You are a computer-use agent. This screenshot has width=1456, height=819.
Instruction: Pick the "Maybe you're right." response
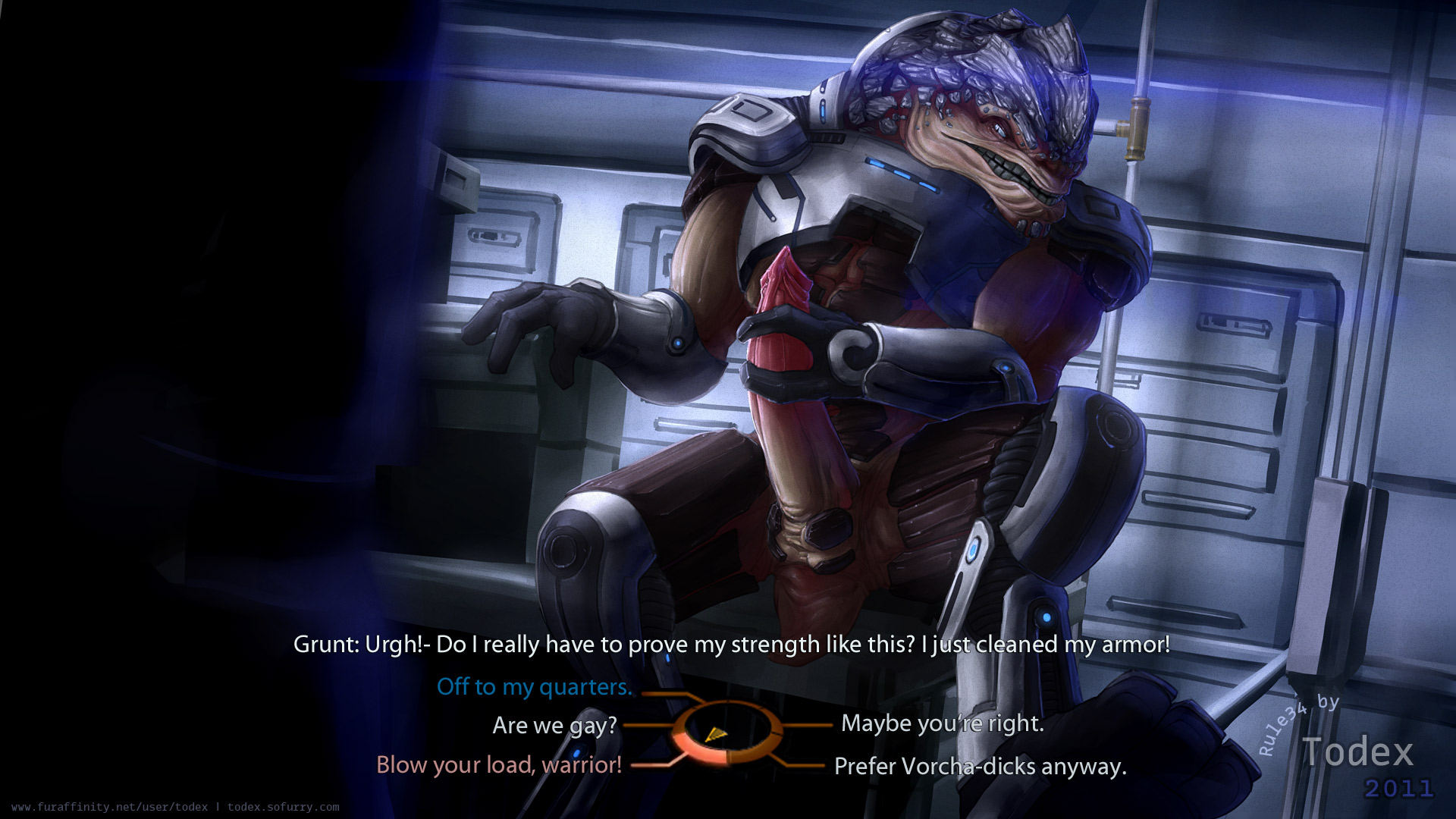tap(942, 723)
